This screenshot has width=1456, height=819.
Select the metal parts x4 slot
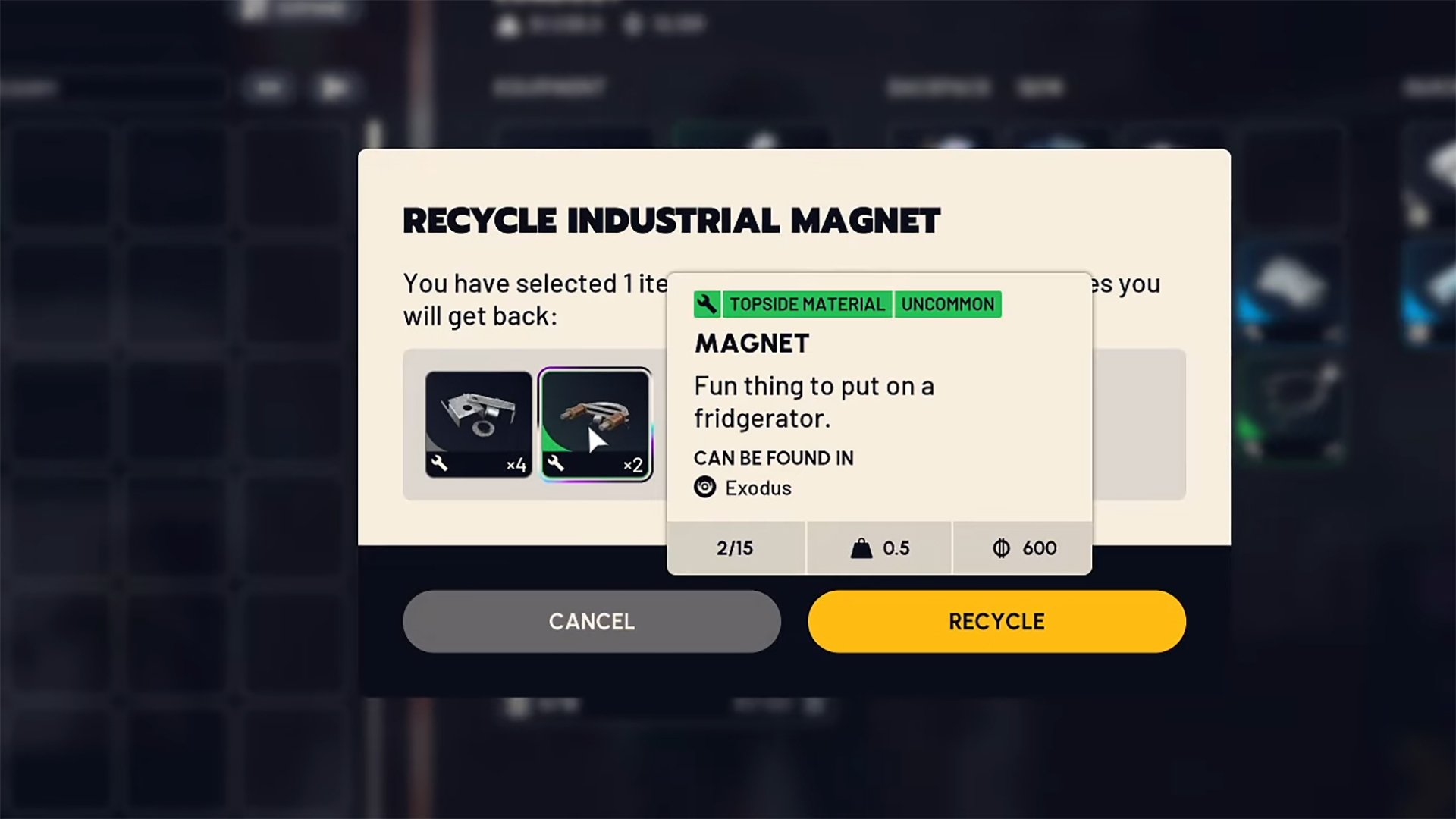tap(479, 424)
